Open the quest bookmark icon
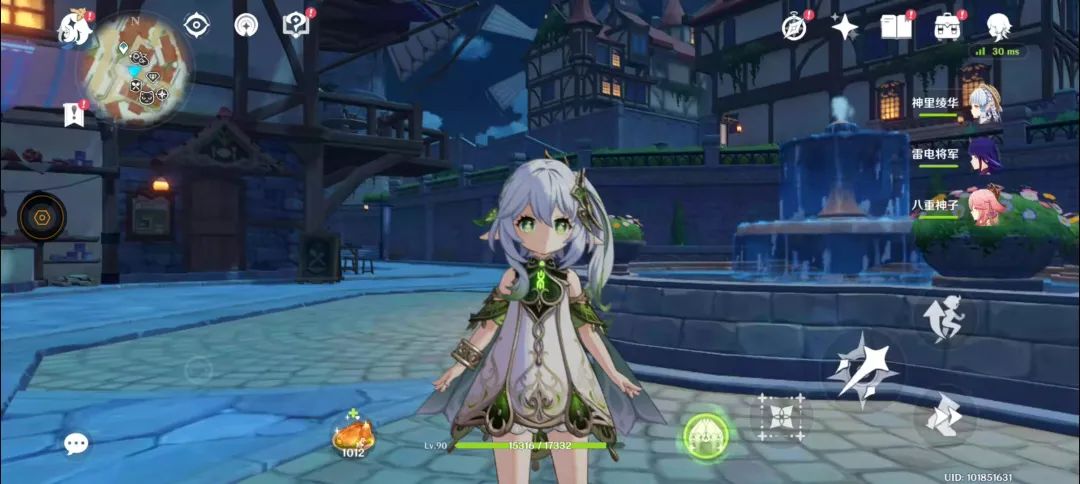The width and height of the screenshot is (1080, 484). (73, 114)
